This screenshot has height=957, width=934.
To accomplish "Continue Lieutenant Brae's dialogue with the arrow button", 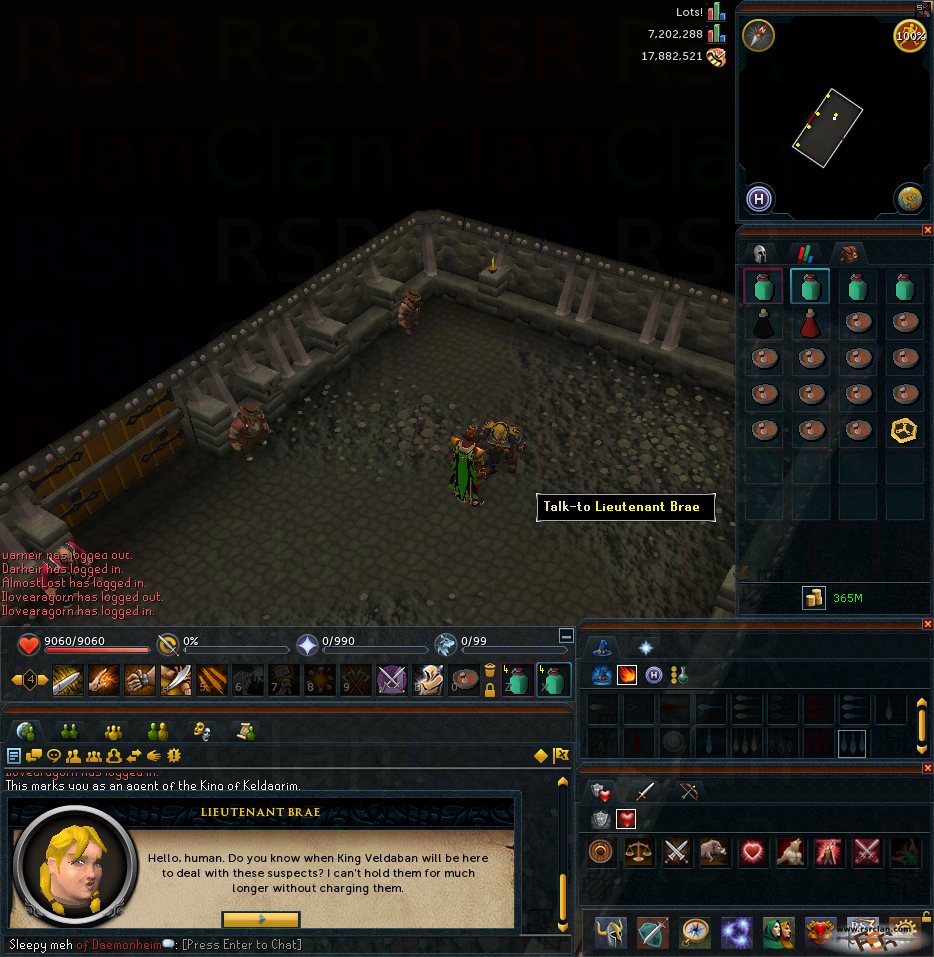I will [260, 919].
